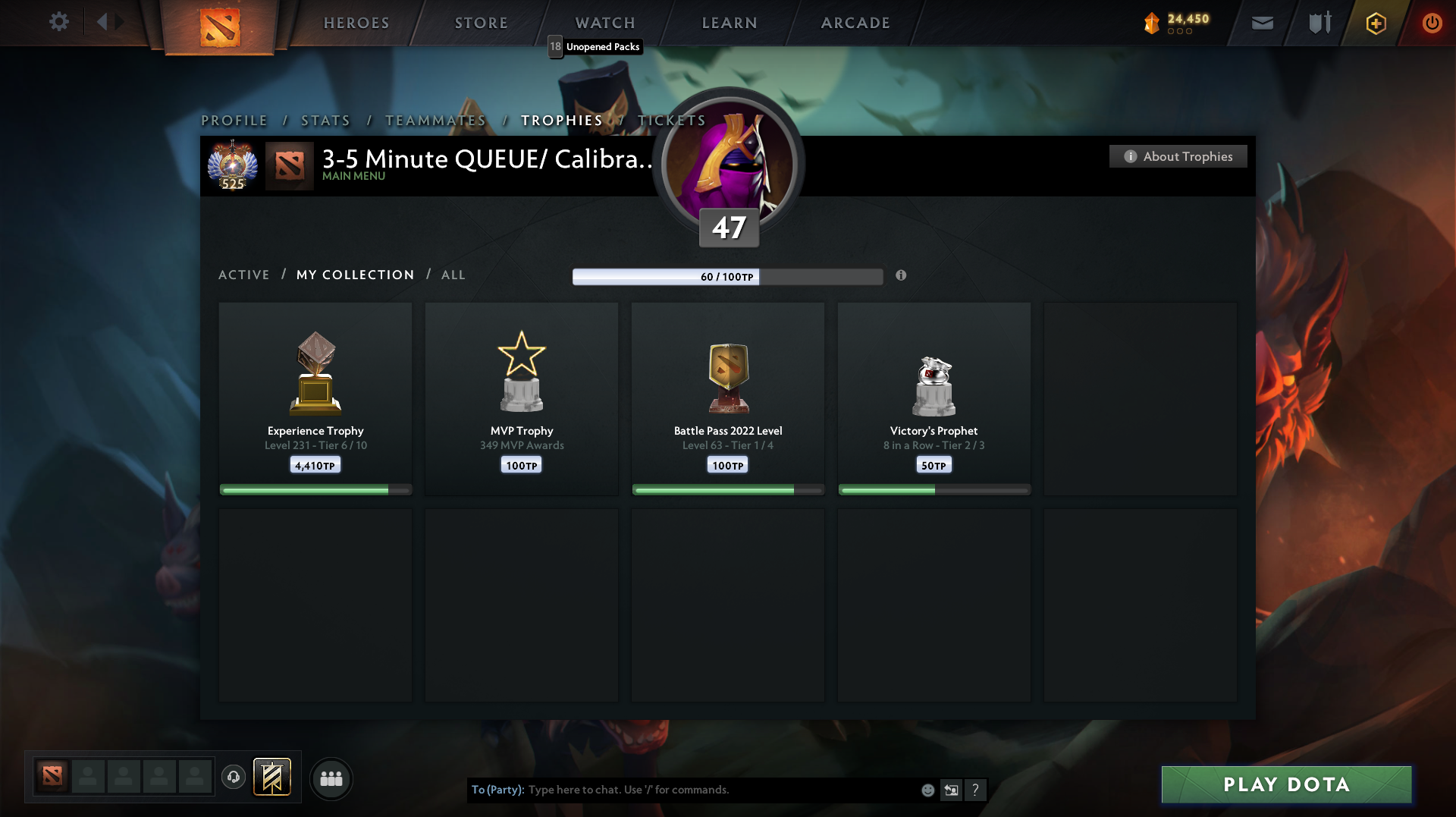Click the power icon to exit Dota

1432,23
